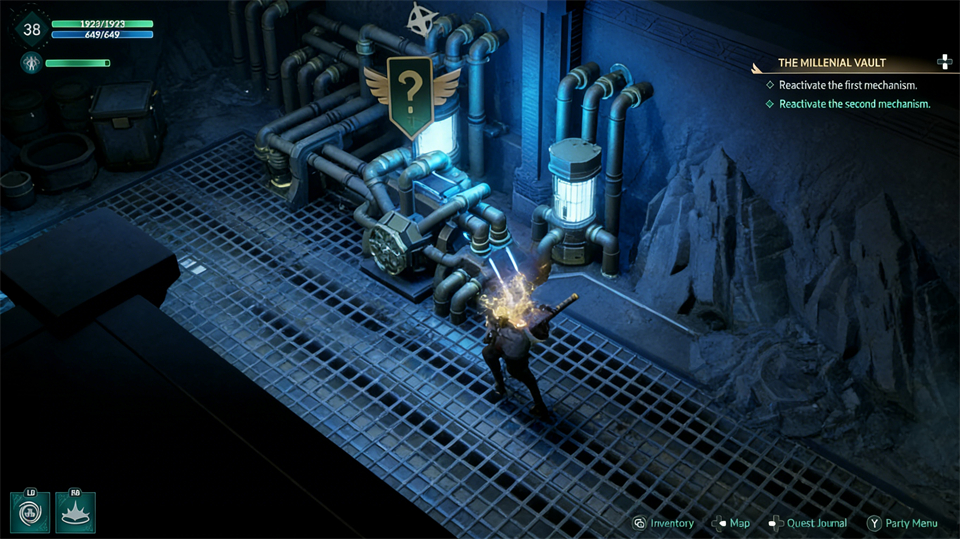The width and height of the screenshot is (960, 539).
Task: Open the Inventory
Action: pos(663,523)
